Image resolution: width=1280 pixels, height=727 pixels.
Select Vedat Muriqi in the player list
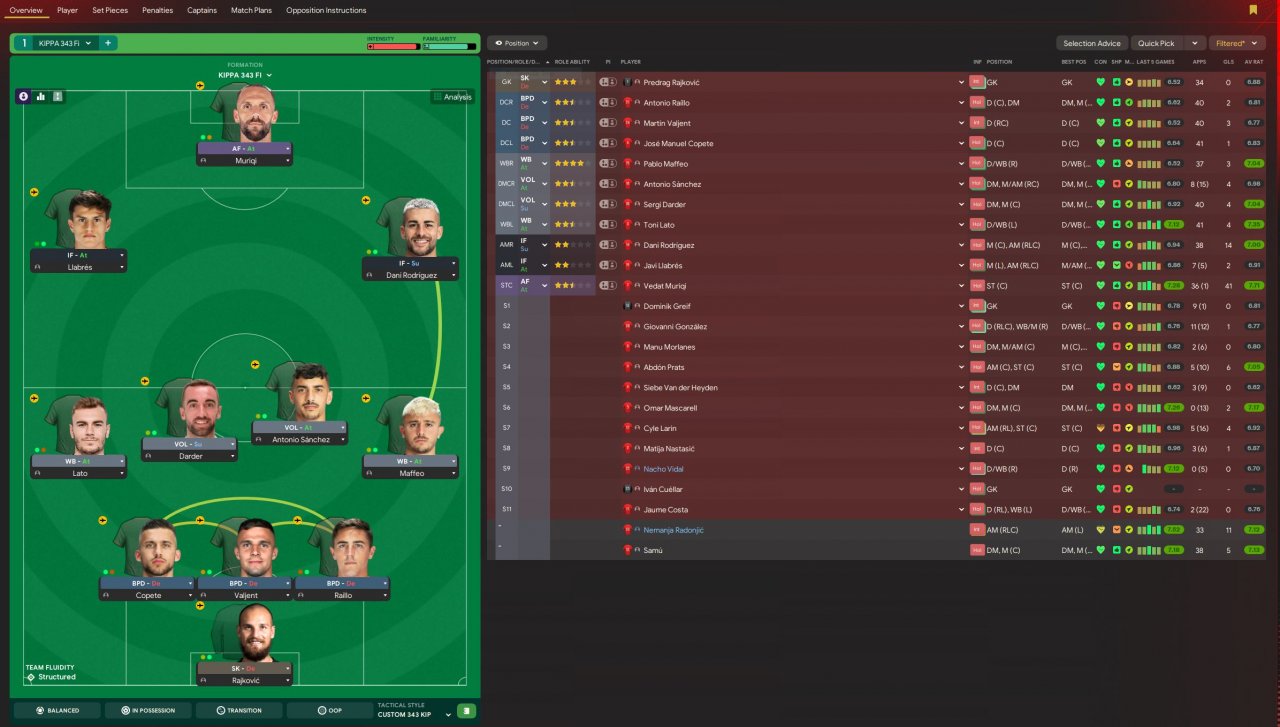(x=667, y=286)
